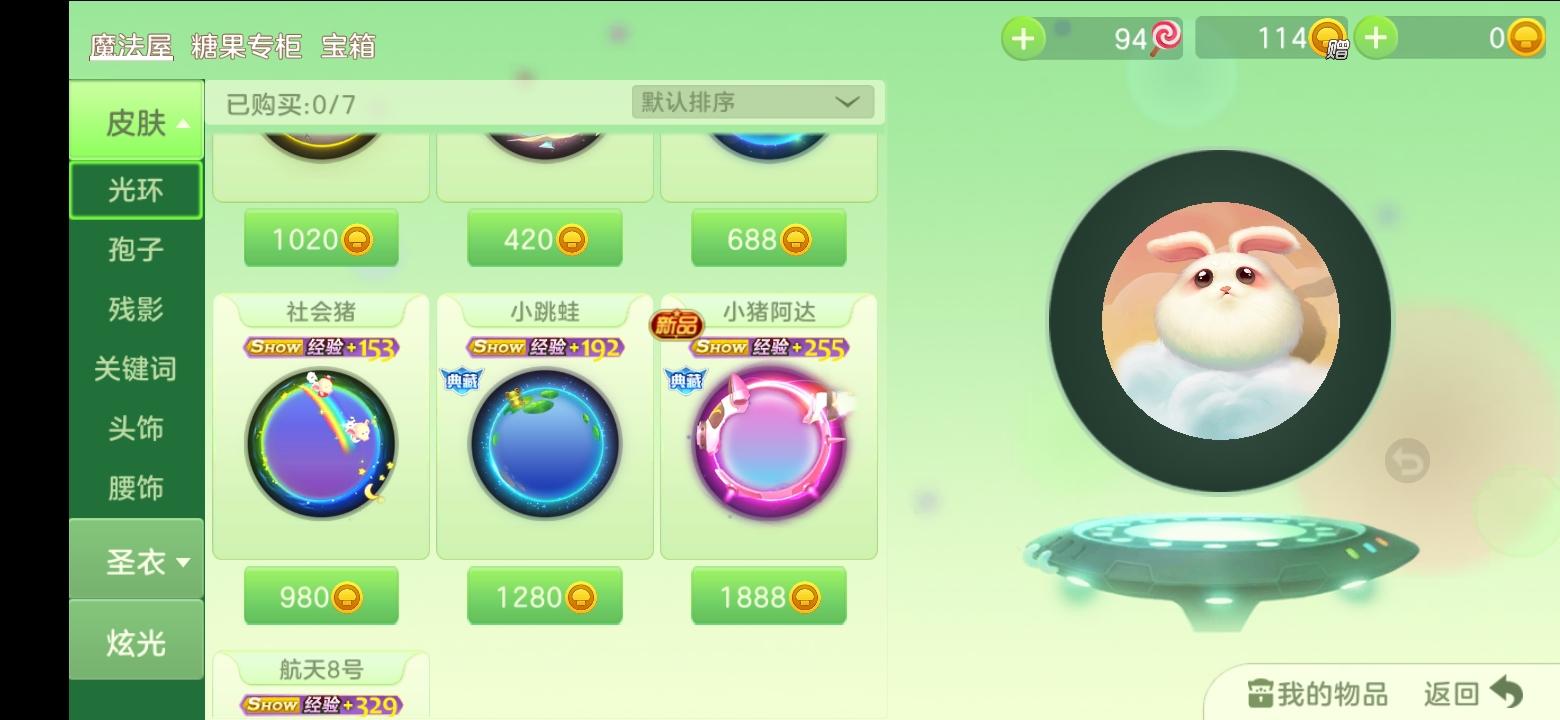Click the plus next to the rightmost coin balance
The image size is (1560, 720).
tap(1377, 38)
